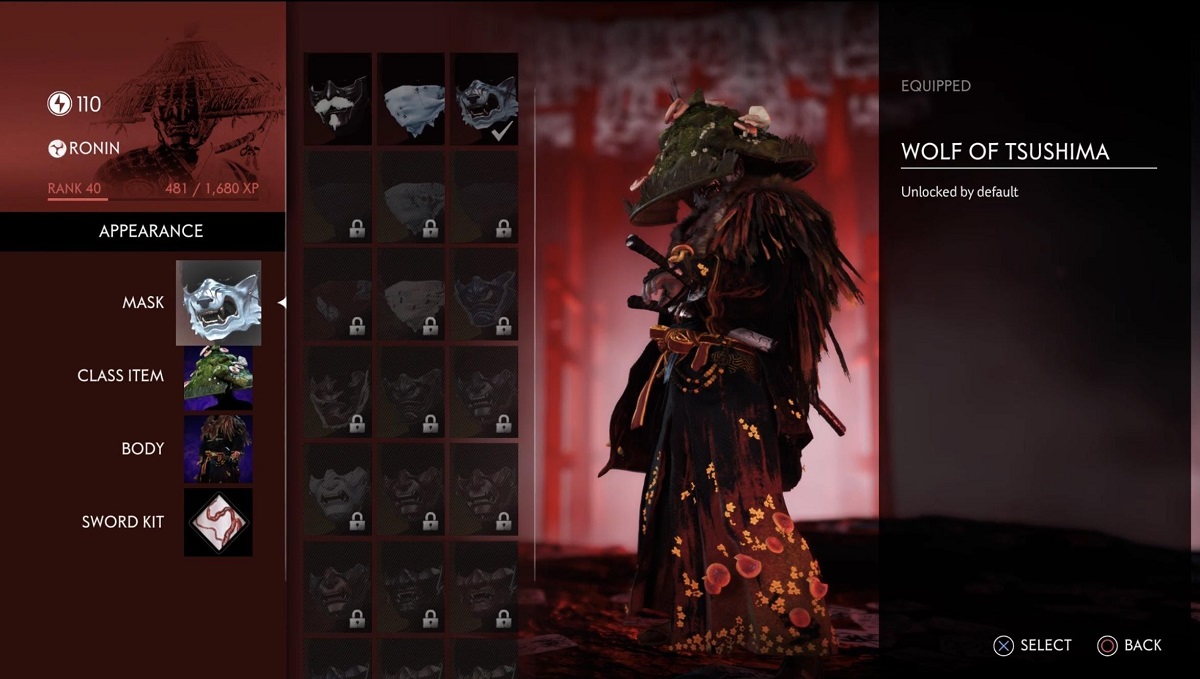Select the equipped wolf mask with checkmark
Screen dimensions: 1200x679
pos(485,99)
